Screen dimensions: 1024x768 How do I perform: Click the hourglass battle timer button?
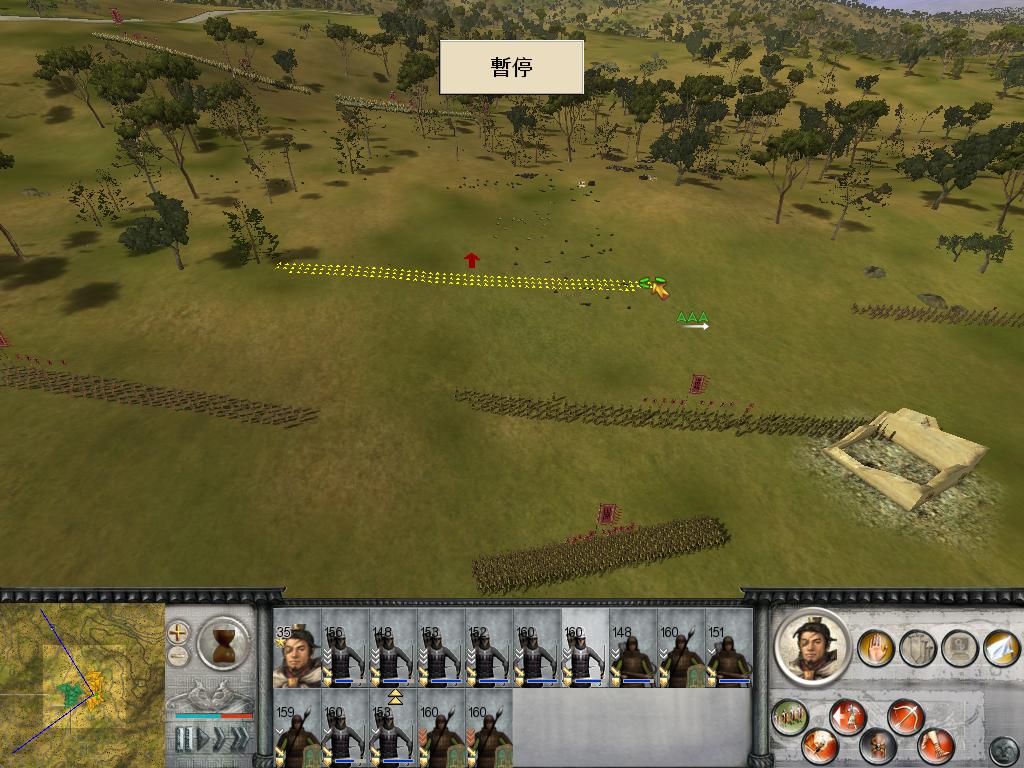pyautogui.click(x=224, y=643)
